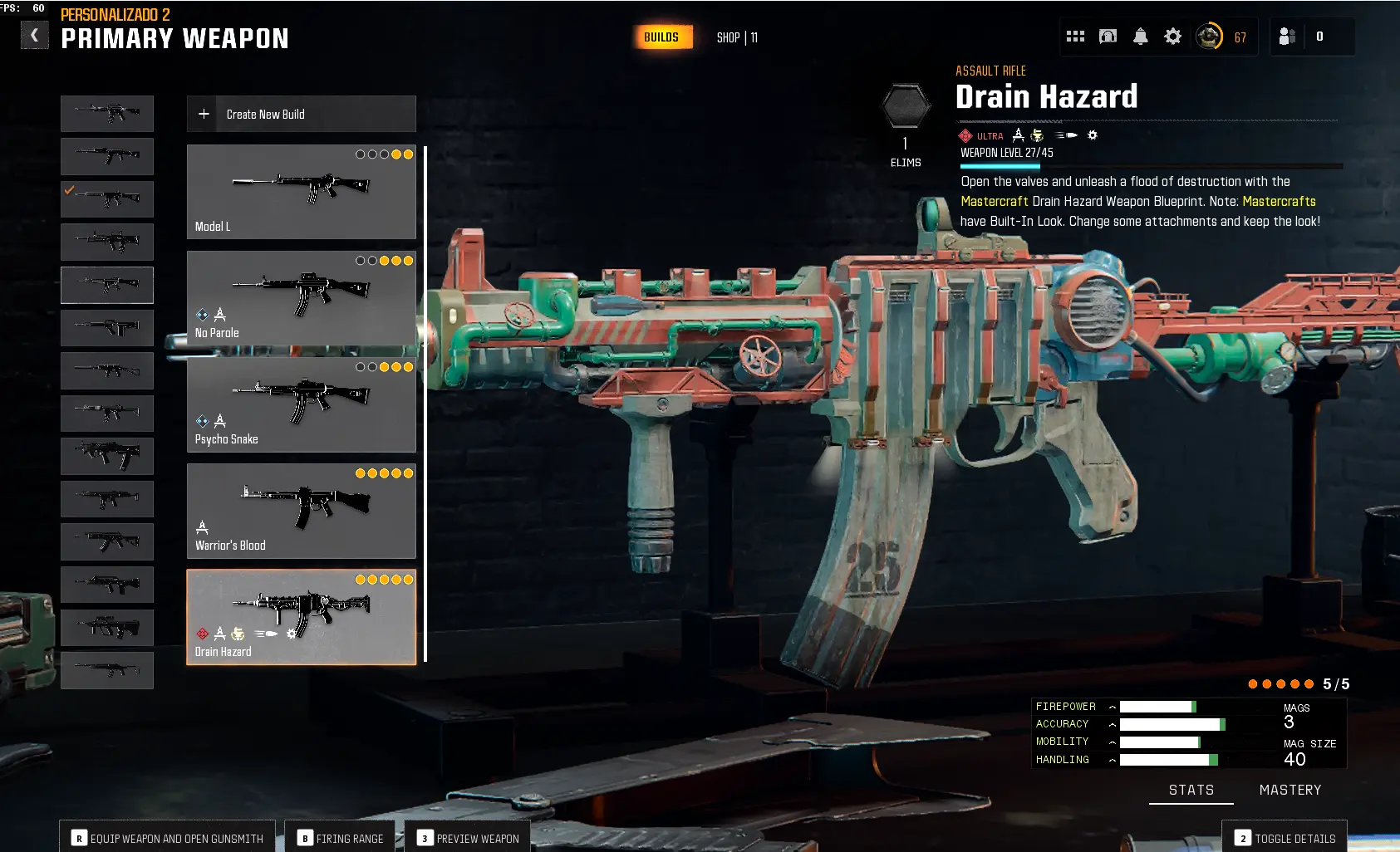Screen dimensions: 1400x852
Task: Create a new build
Action: click(301, 114)
